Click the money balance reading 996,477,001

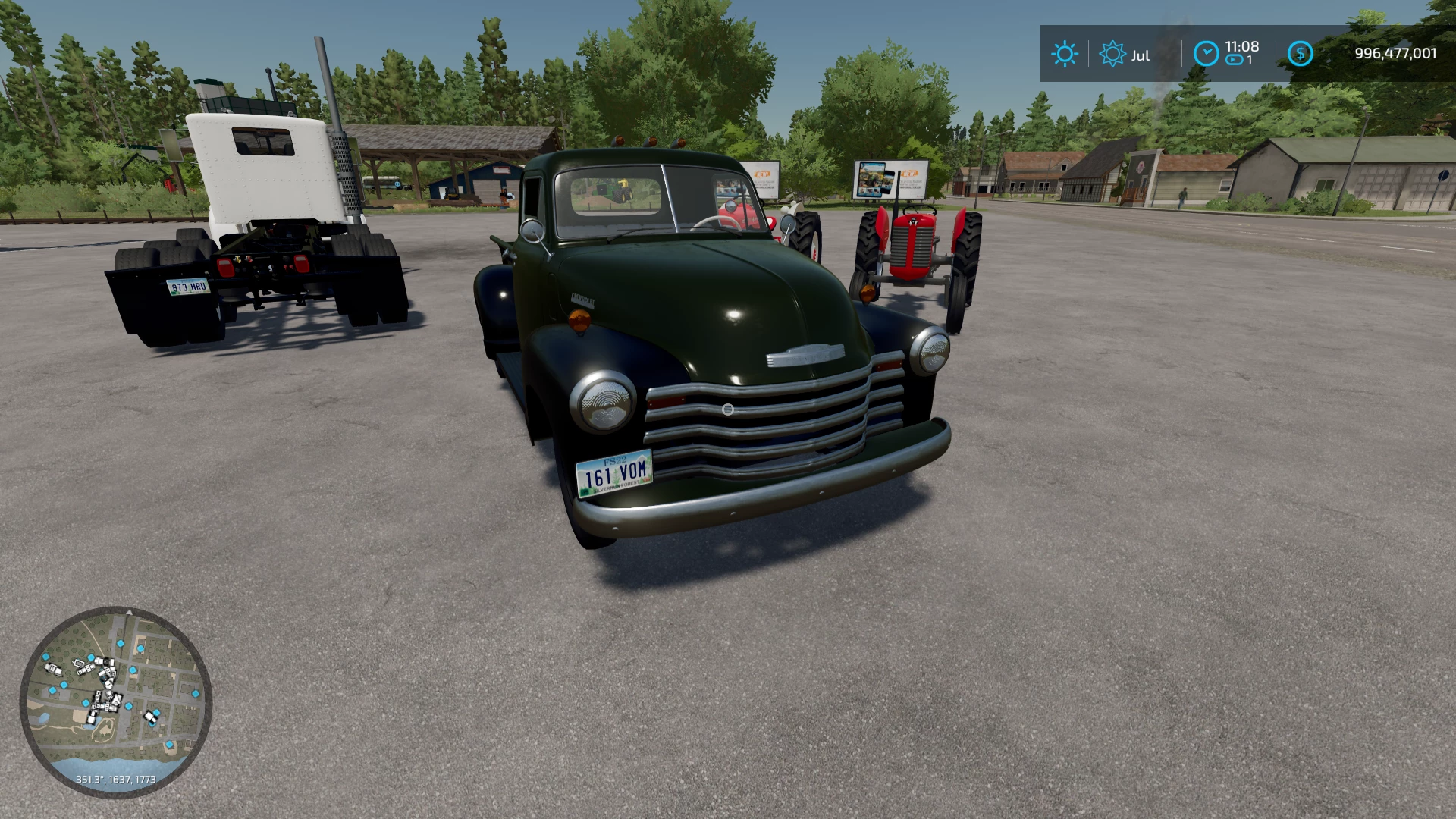[1395, 54]
